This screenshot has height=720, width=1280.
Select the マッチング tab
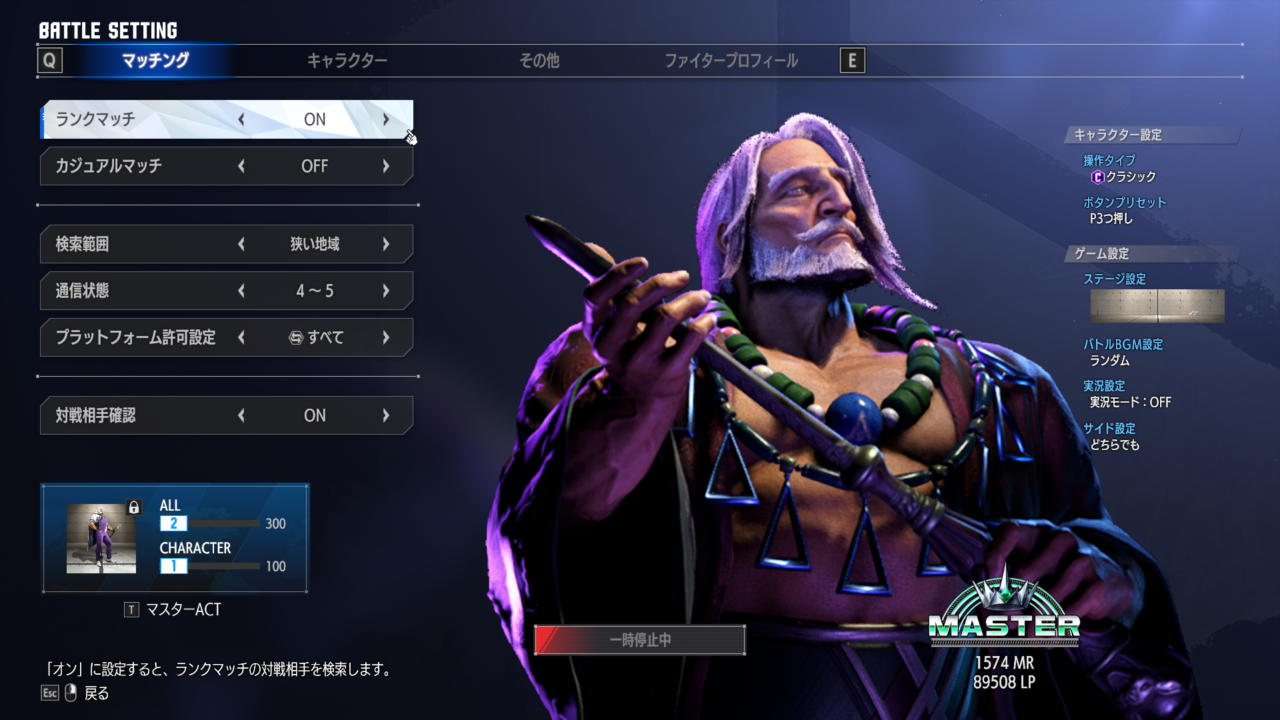pos(155,61)
